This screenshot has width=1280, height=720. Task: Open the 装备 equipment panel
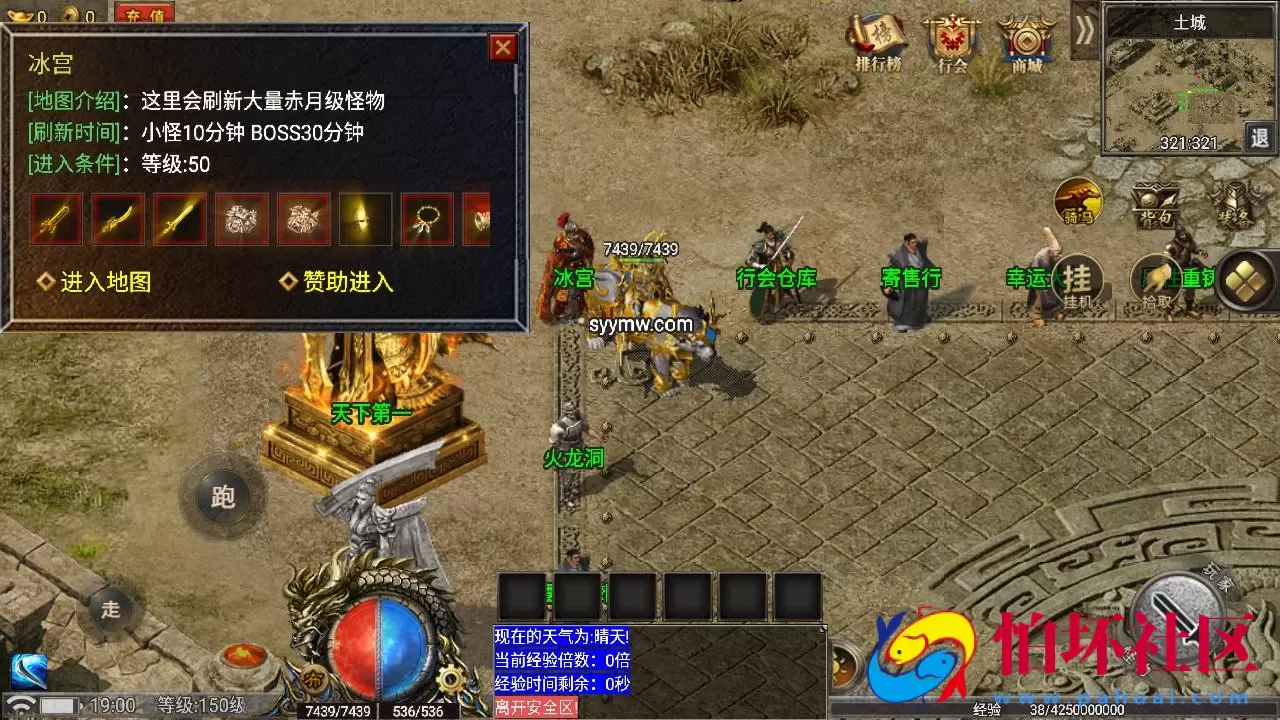tap(1232, 203)
